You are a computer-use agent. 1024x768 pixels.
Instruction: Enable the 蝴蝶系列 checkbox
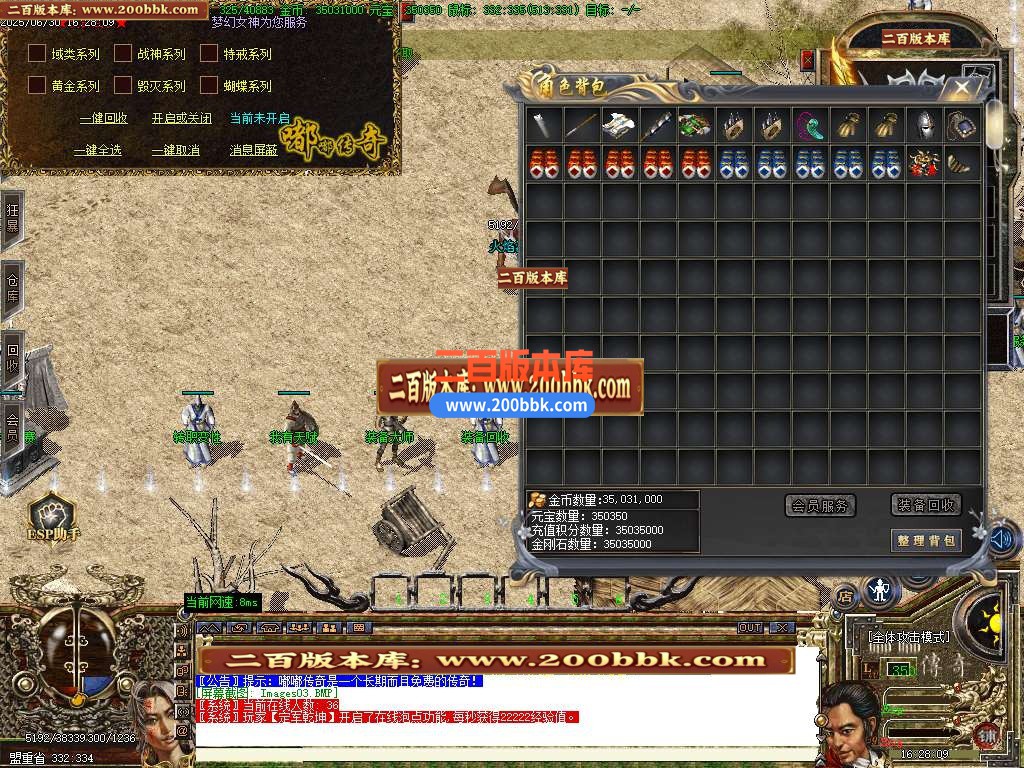(x=209, y=86)
